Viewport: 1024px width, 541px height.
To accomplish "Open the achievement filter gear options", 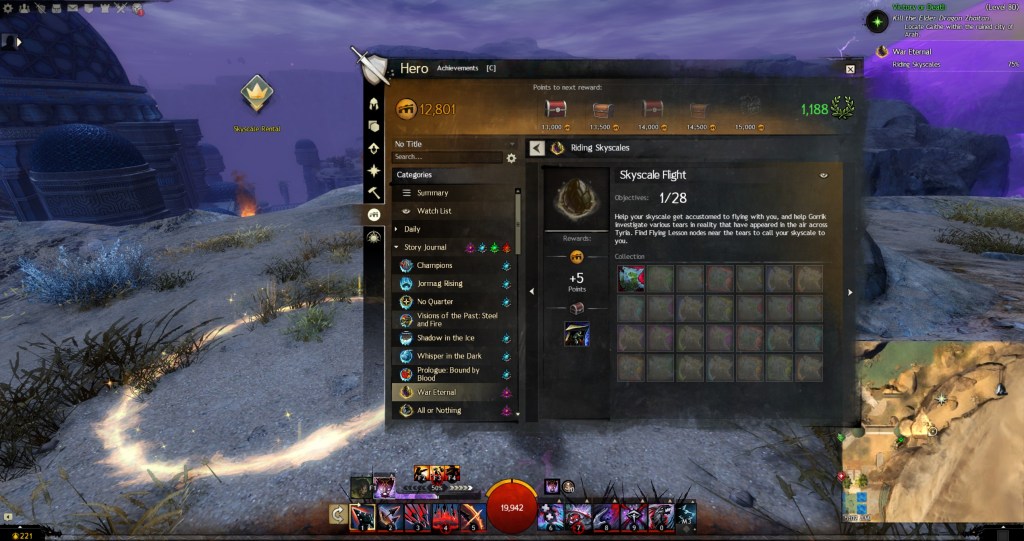I will coord(512,158).
